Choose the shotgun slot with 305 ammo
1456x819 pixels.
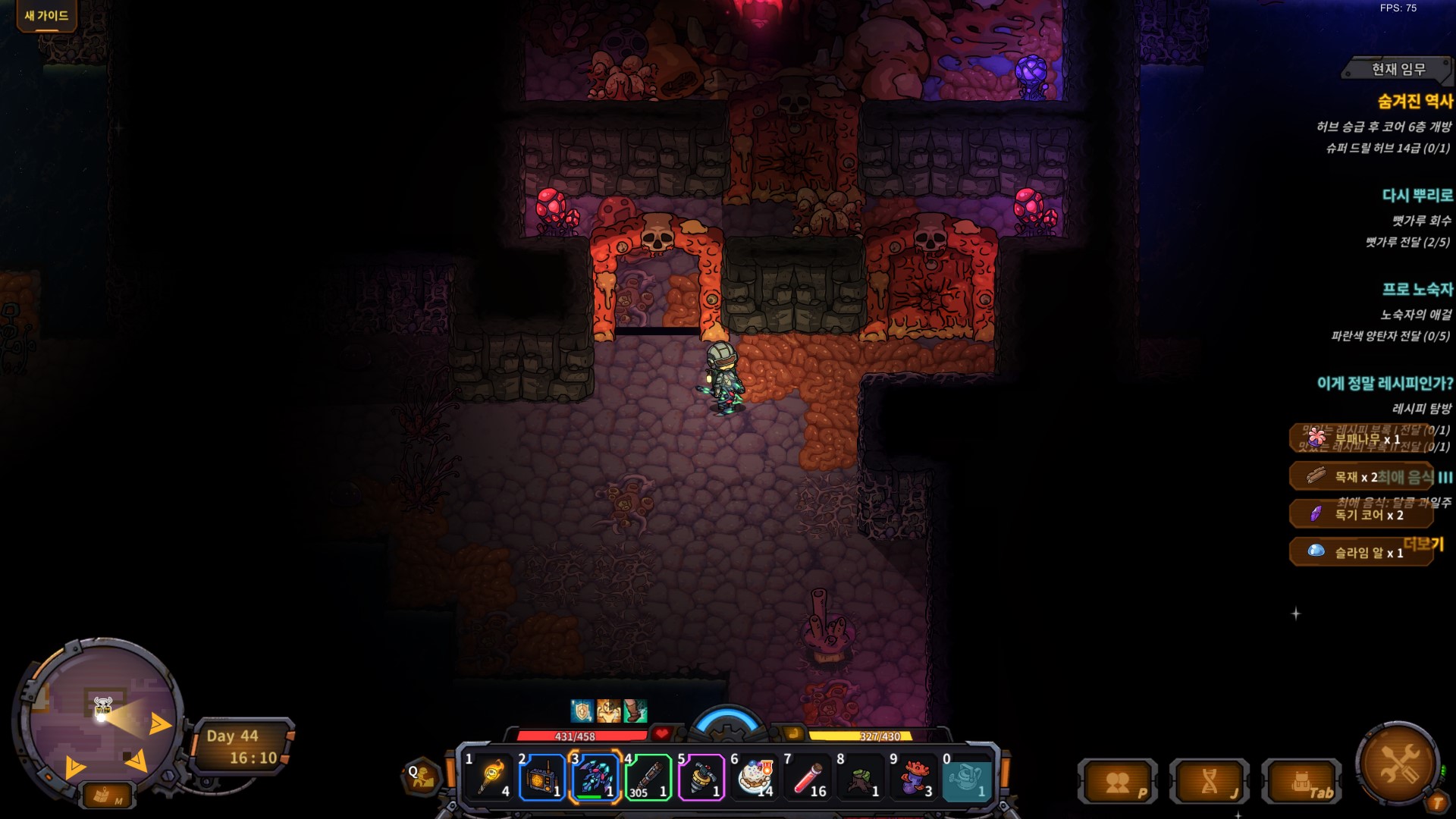[x=648, y=777]
